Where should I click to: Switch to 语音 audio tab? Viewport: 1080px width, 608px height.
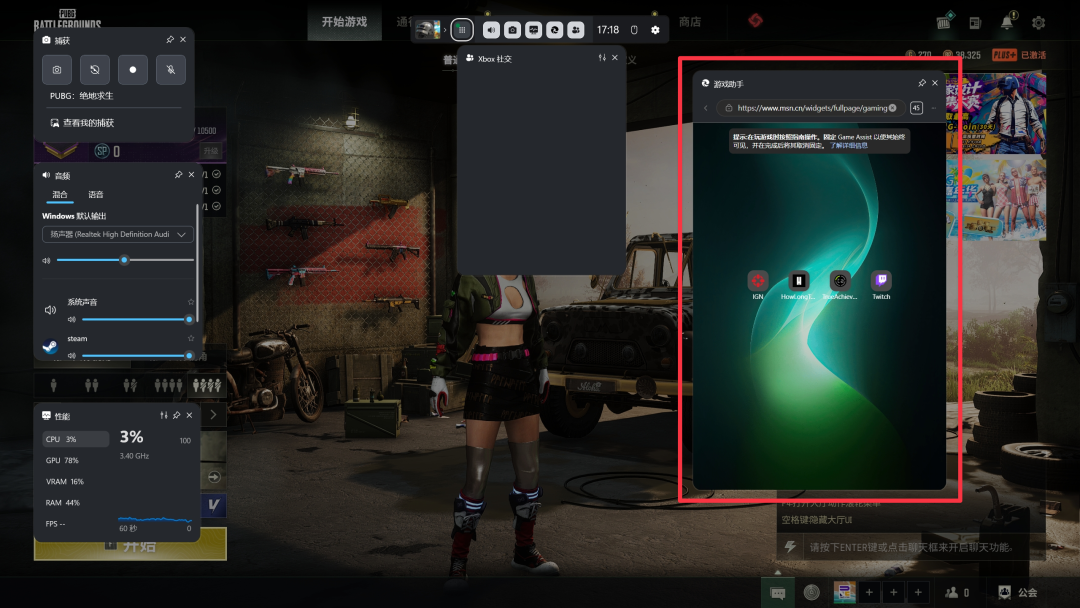[96, 194]
